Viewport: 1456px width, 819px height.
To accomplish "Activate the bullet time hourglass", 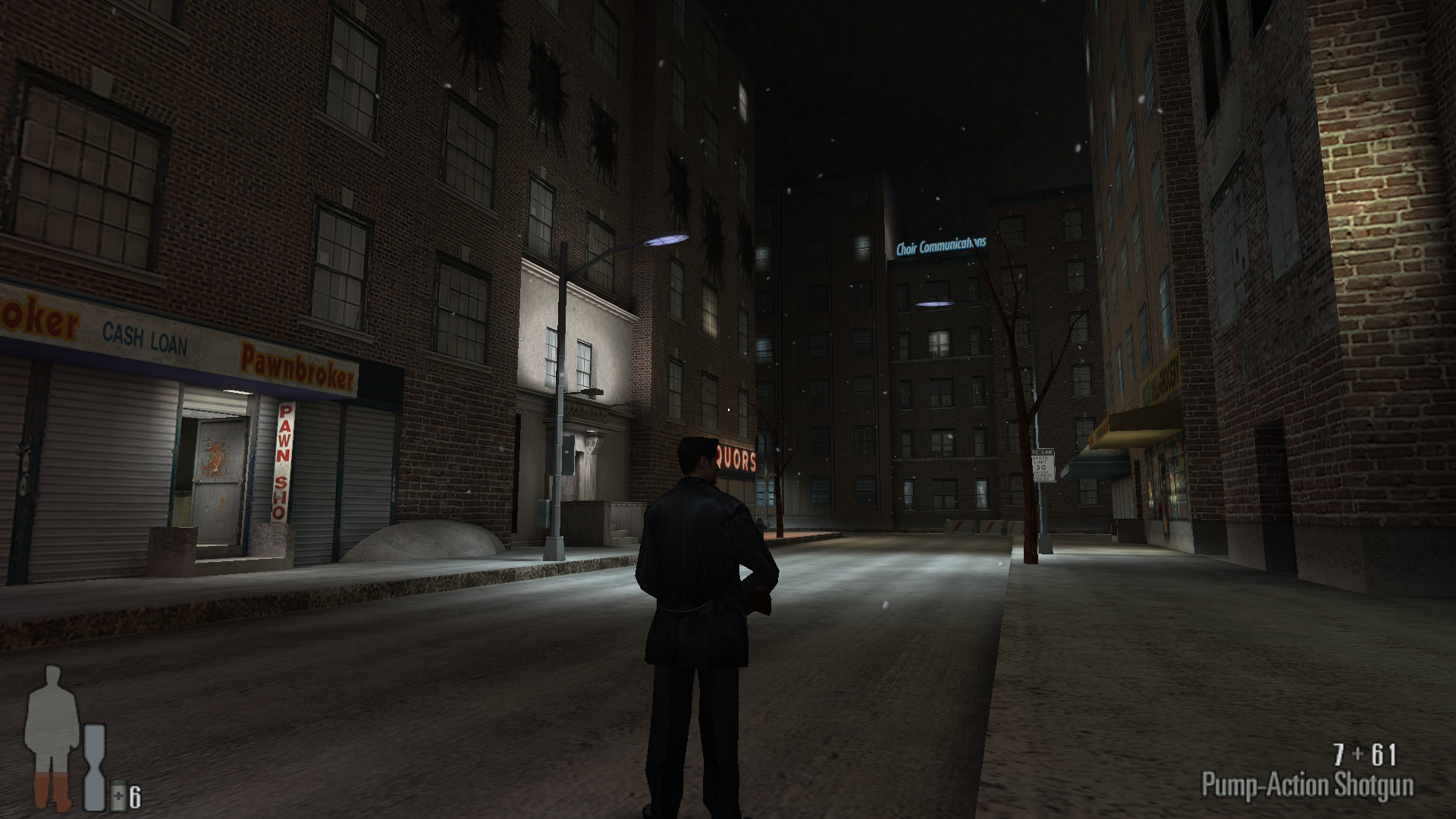I will (95, 767).
